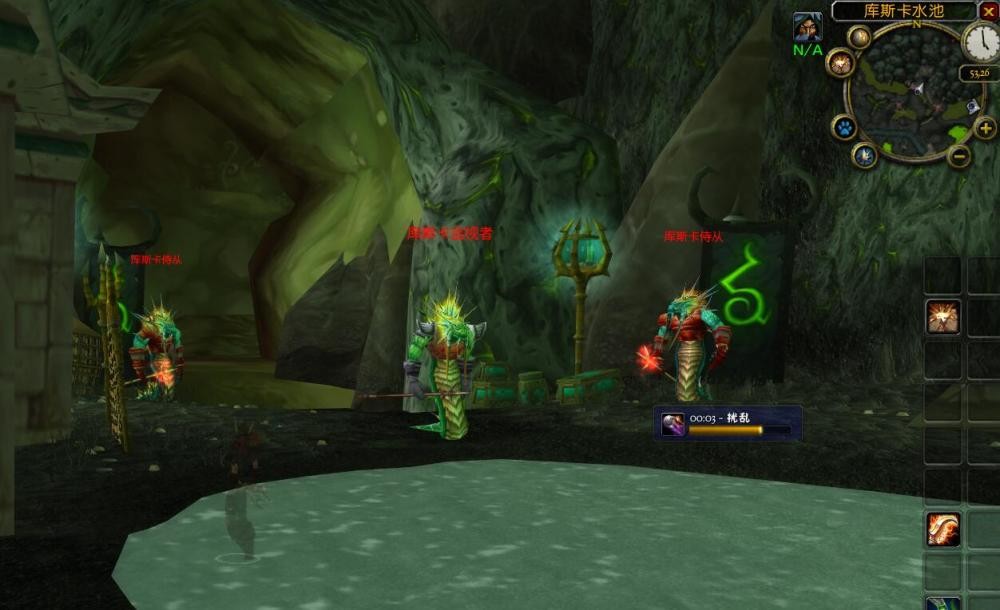Click the explosion icon on minimap edge
Image resolution: width=1000 pixels, height=610 pixels.
point(840,63)
